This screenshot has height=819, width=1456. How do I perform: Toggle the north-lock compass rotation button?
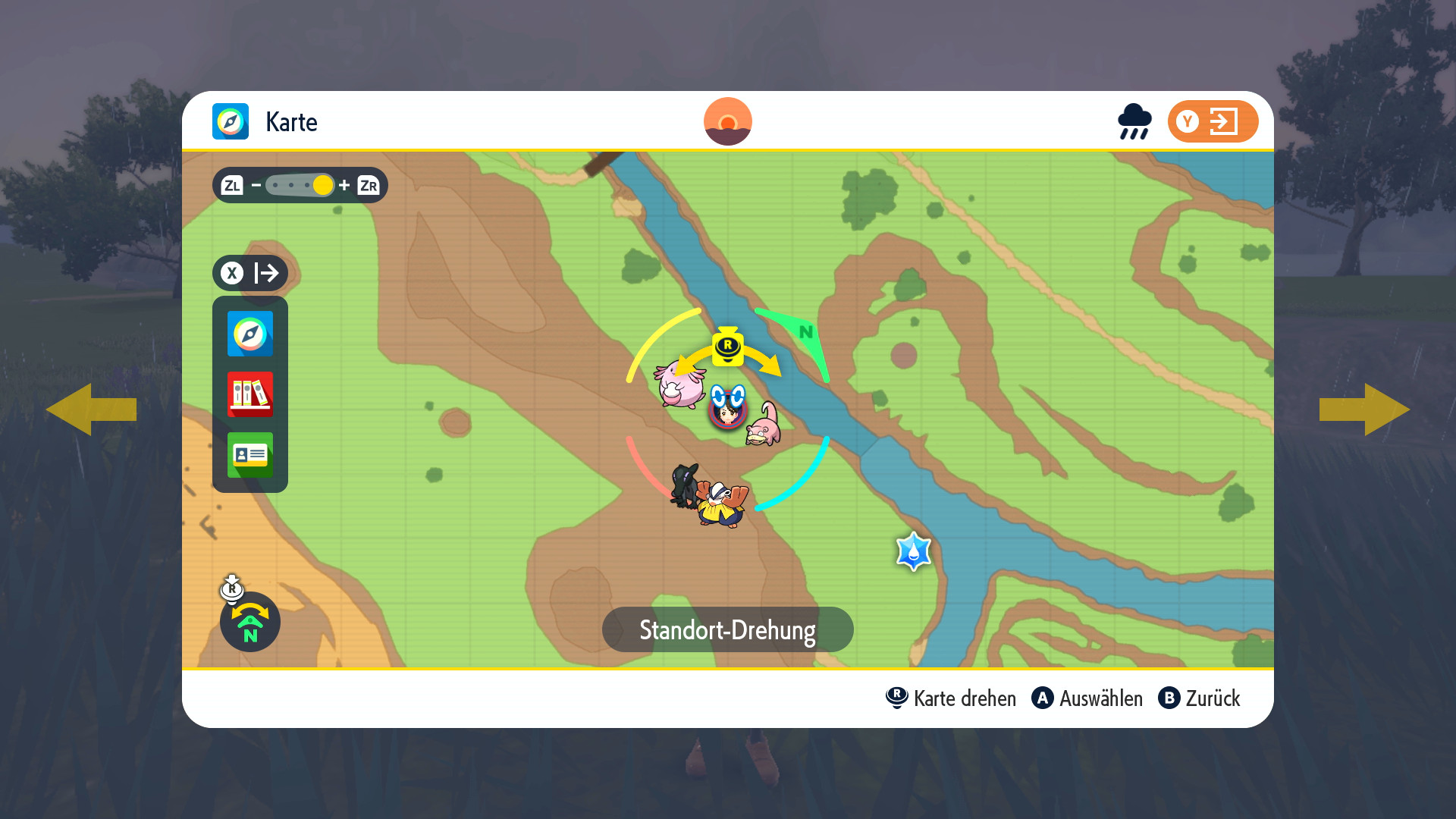(x=250, y=622)
